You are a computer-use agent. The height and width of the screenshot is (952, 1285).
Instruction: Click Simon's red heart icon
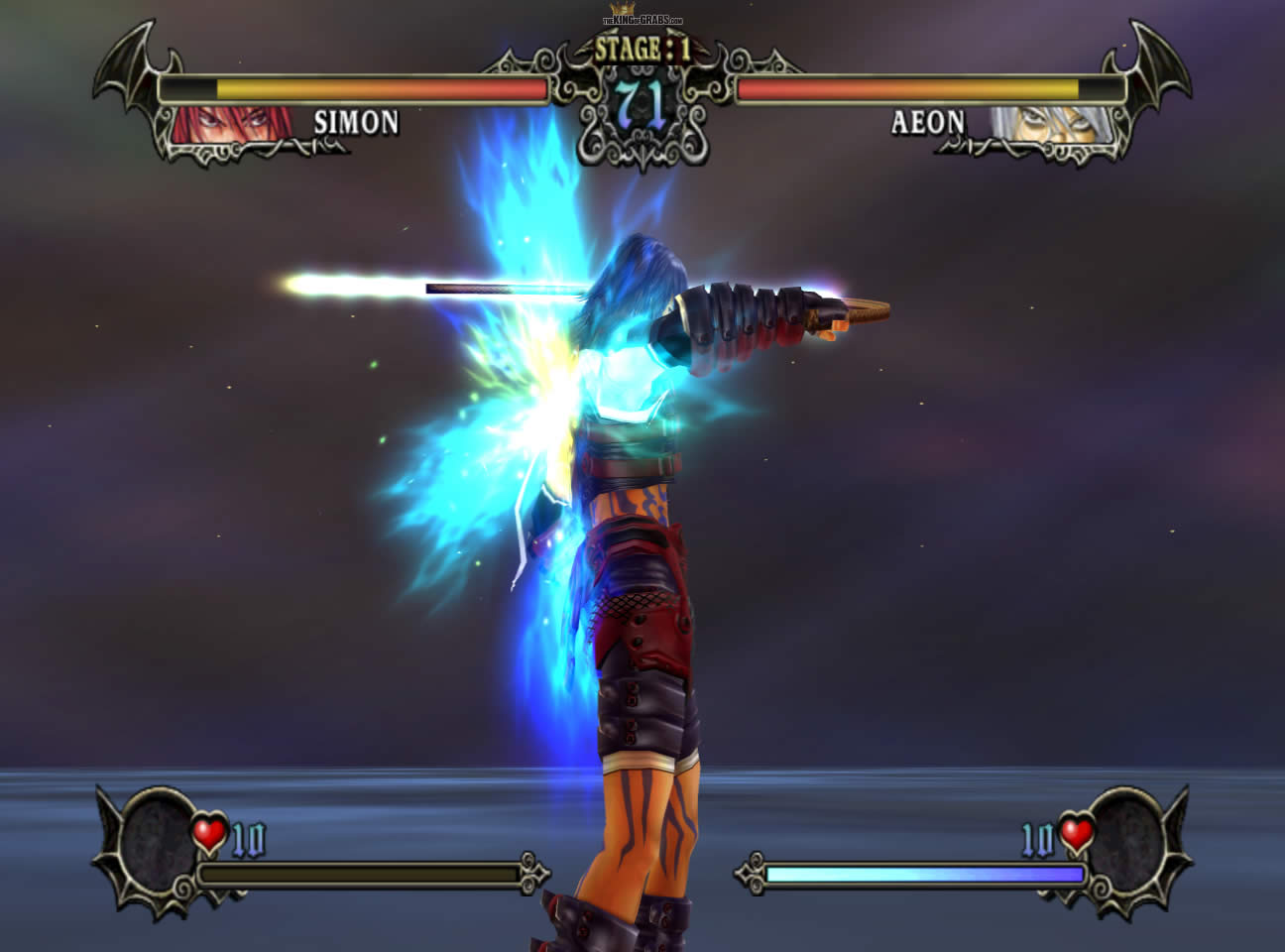(x=209, y=834)
